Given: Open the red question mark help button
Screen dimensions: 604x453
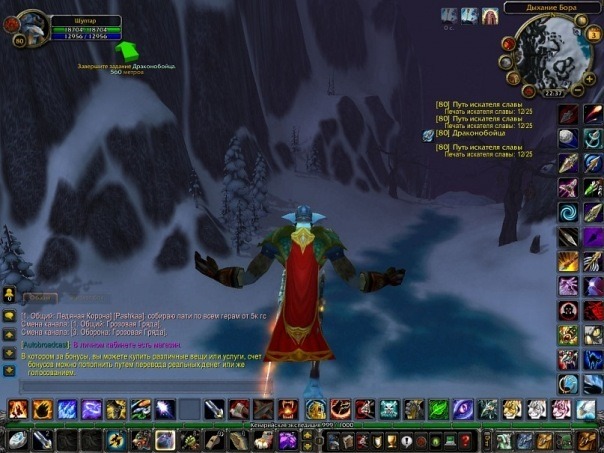Looking at the screenshot, I should pos(465,439).
